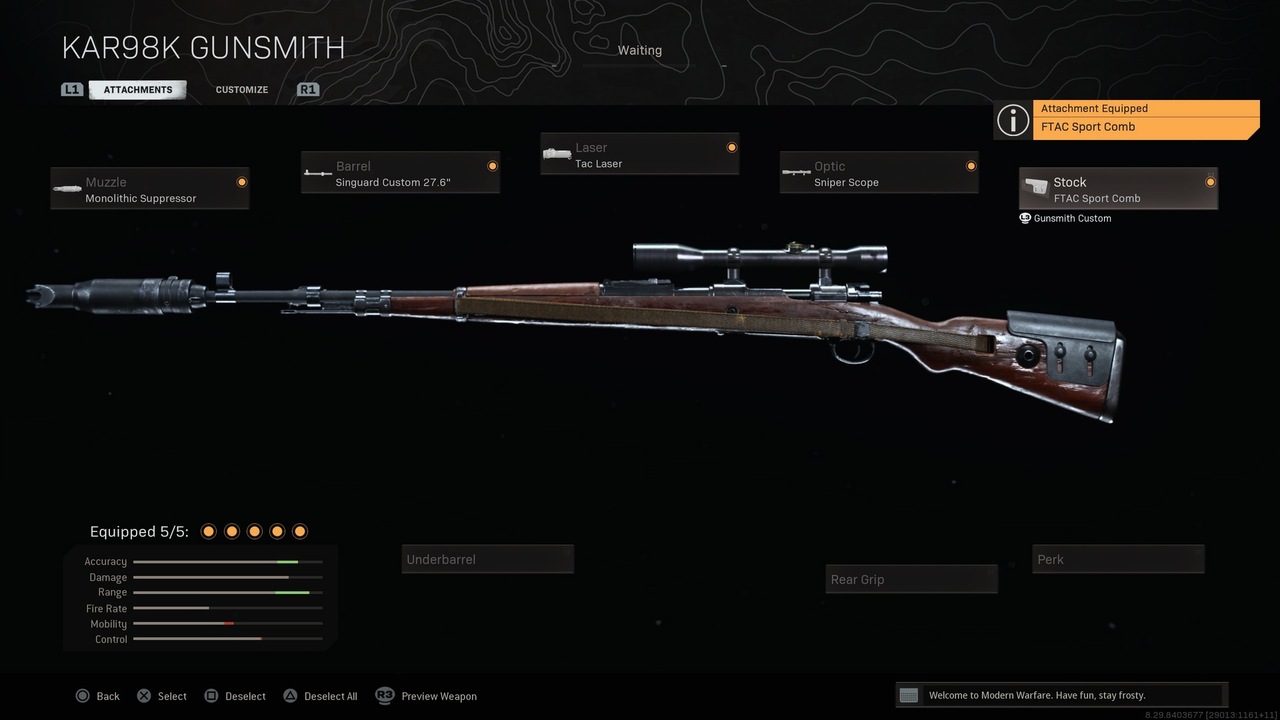This screenshot has width=1280, height=720.
Task: Choose the empty Rear Grip slot
Action: (x=912, y=579)
